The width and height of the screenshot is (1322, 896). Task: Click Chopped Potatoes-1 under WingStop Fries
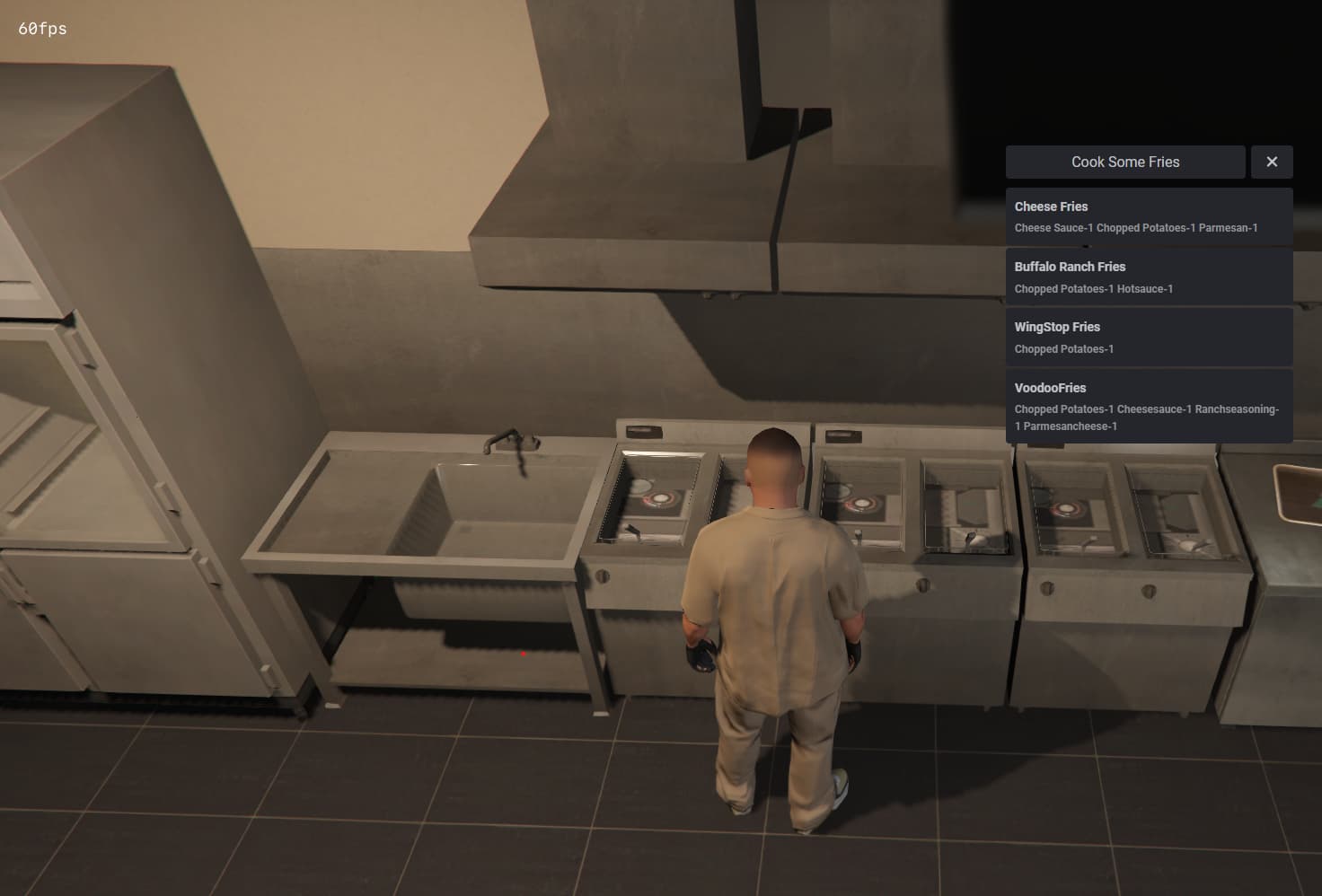[1063, 349]
